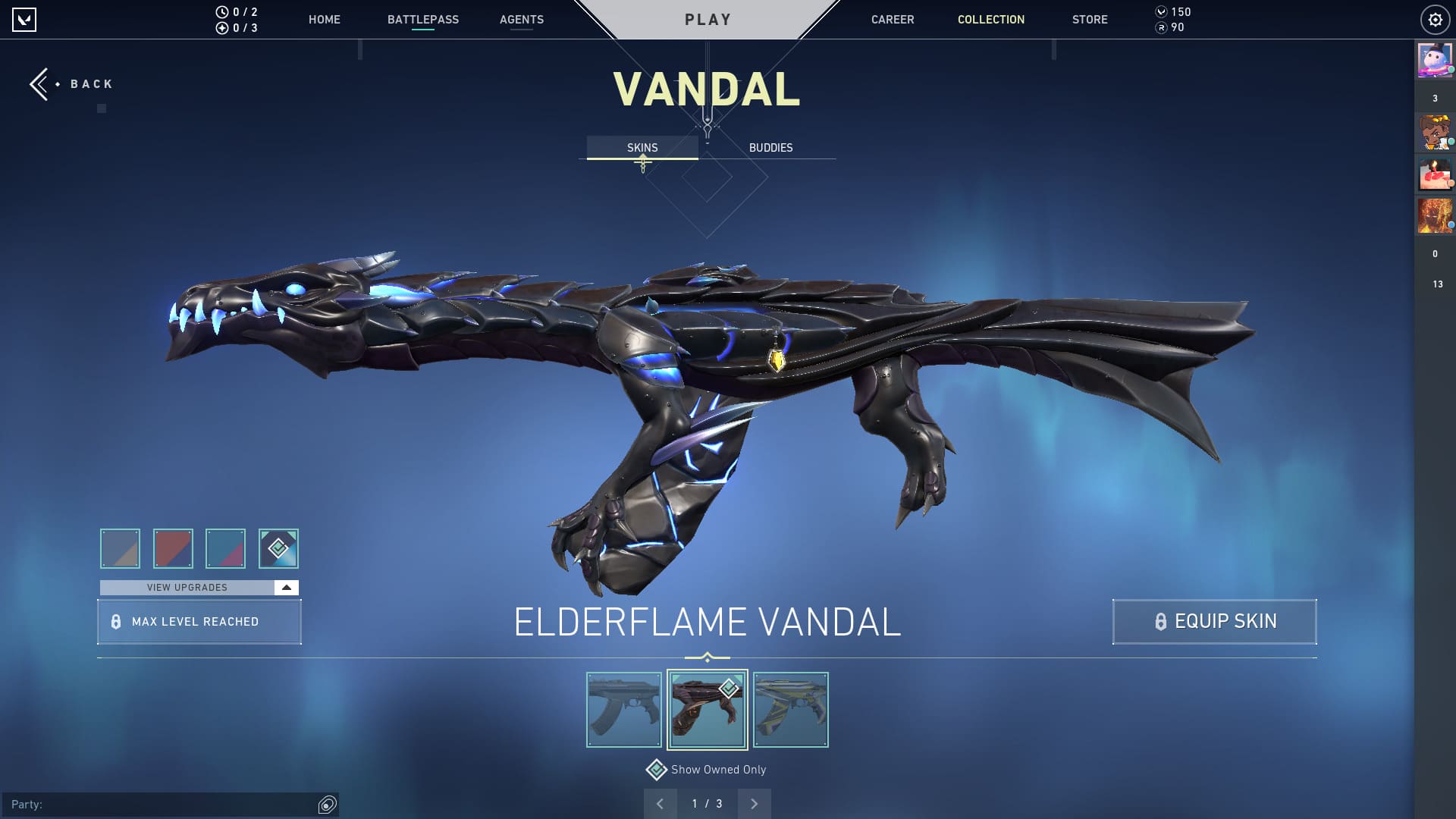Select the Skins tab

click(x=642, y=148)
